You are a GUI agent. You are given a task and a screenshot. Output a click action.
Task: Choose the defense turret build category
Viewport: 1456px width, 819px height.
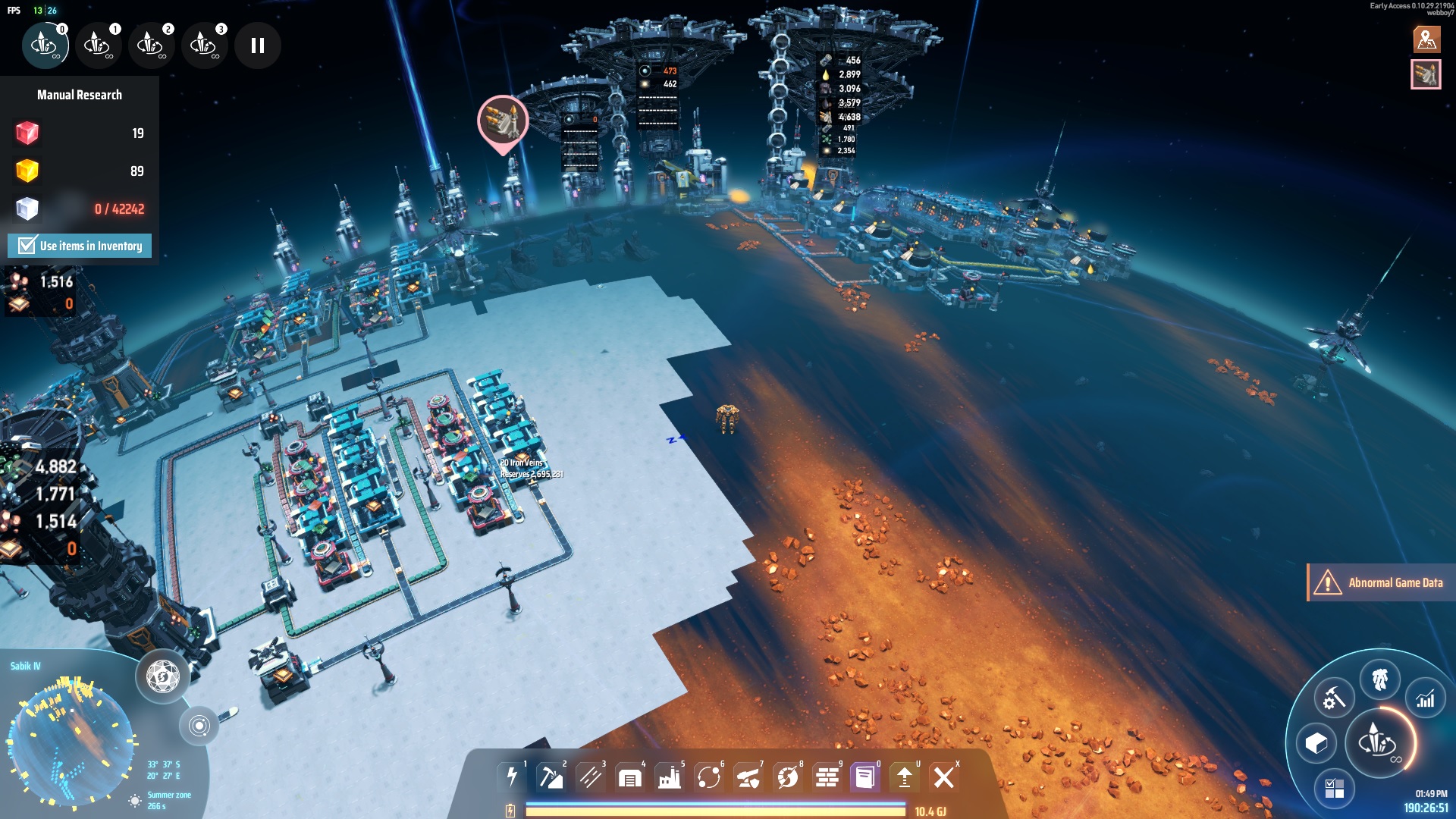click(x=748, y=777)
